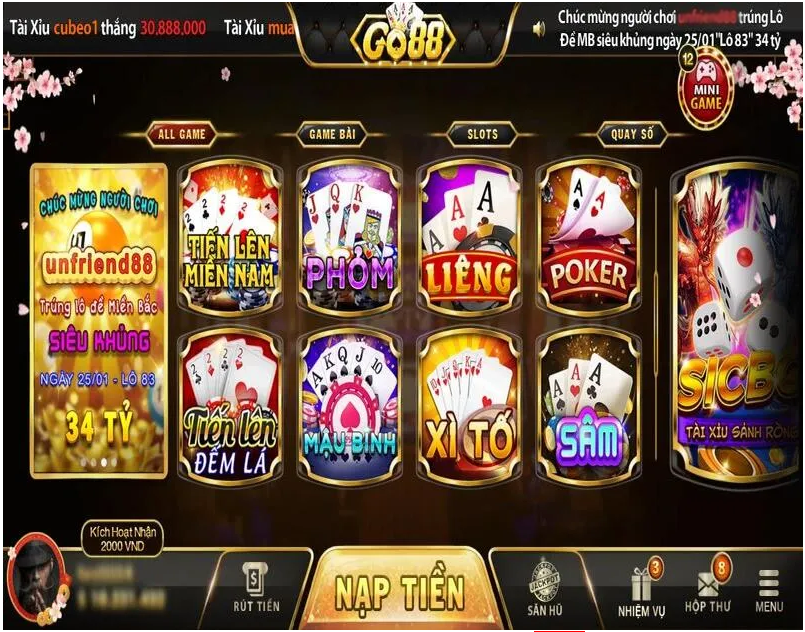Select the SLOTS category tab
Viewport: 805px width, 632px height.
[482, 134]
